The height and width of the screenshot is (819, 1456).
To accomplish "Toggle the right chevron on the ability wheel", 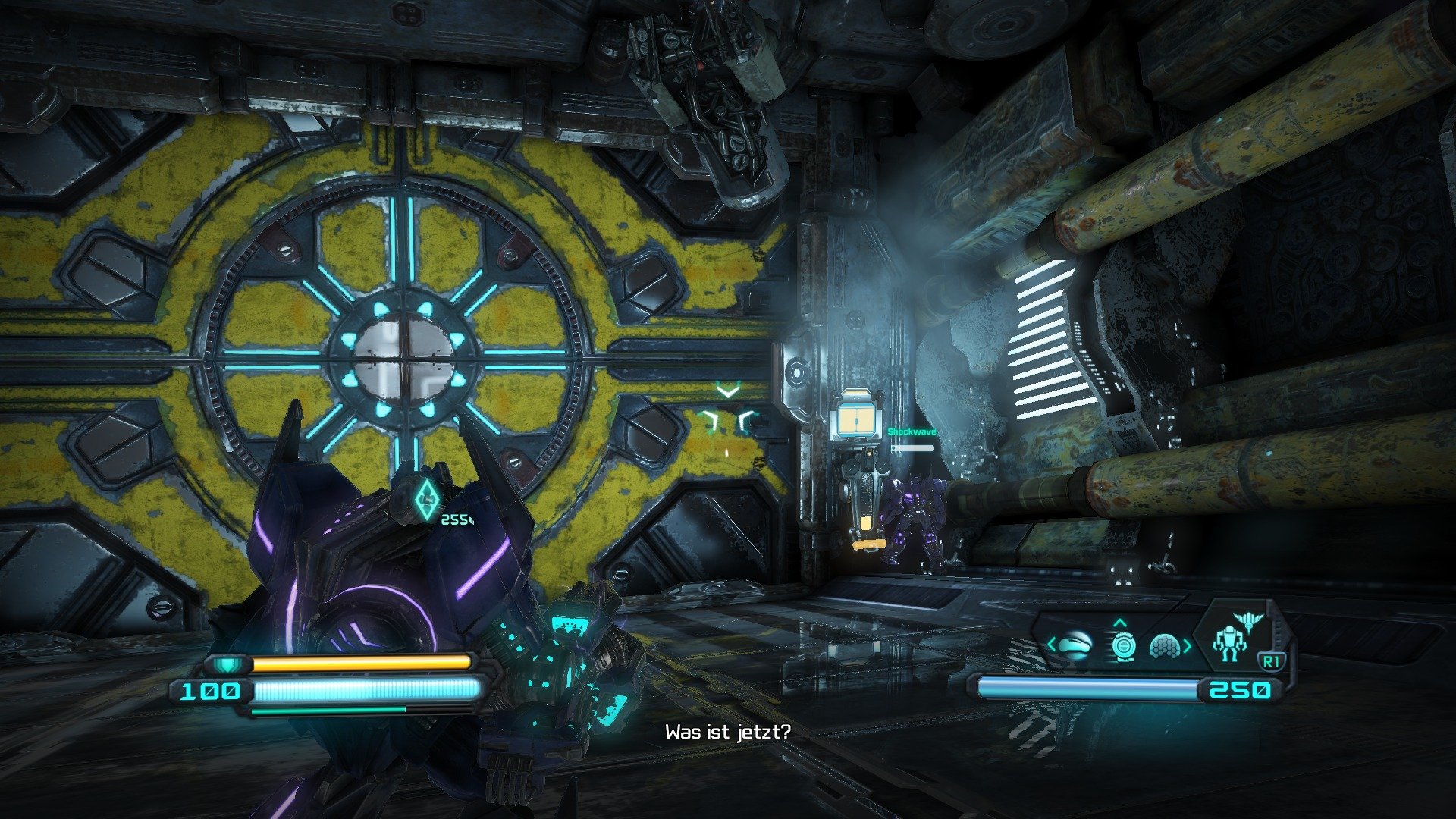I will pos(1188,645).
